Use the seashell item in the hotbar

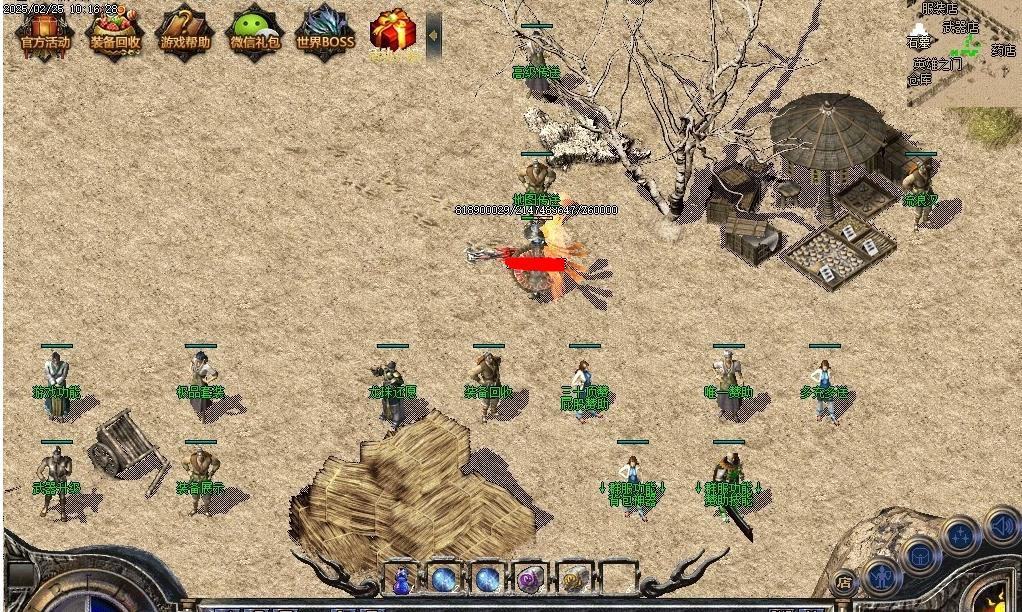pyautogui.click(x=573, y=579)
